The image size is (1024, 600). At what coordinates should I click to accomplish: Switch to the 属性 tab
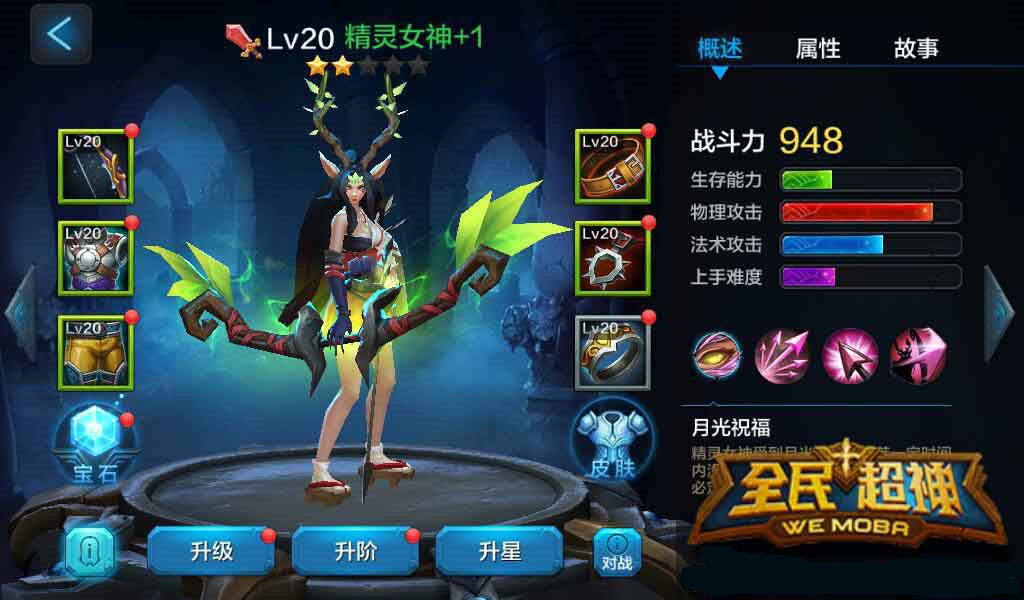coord(817,48)
